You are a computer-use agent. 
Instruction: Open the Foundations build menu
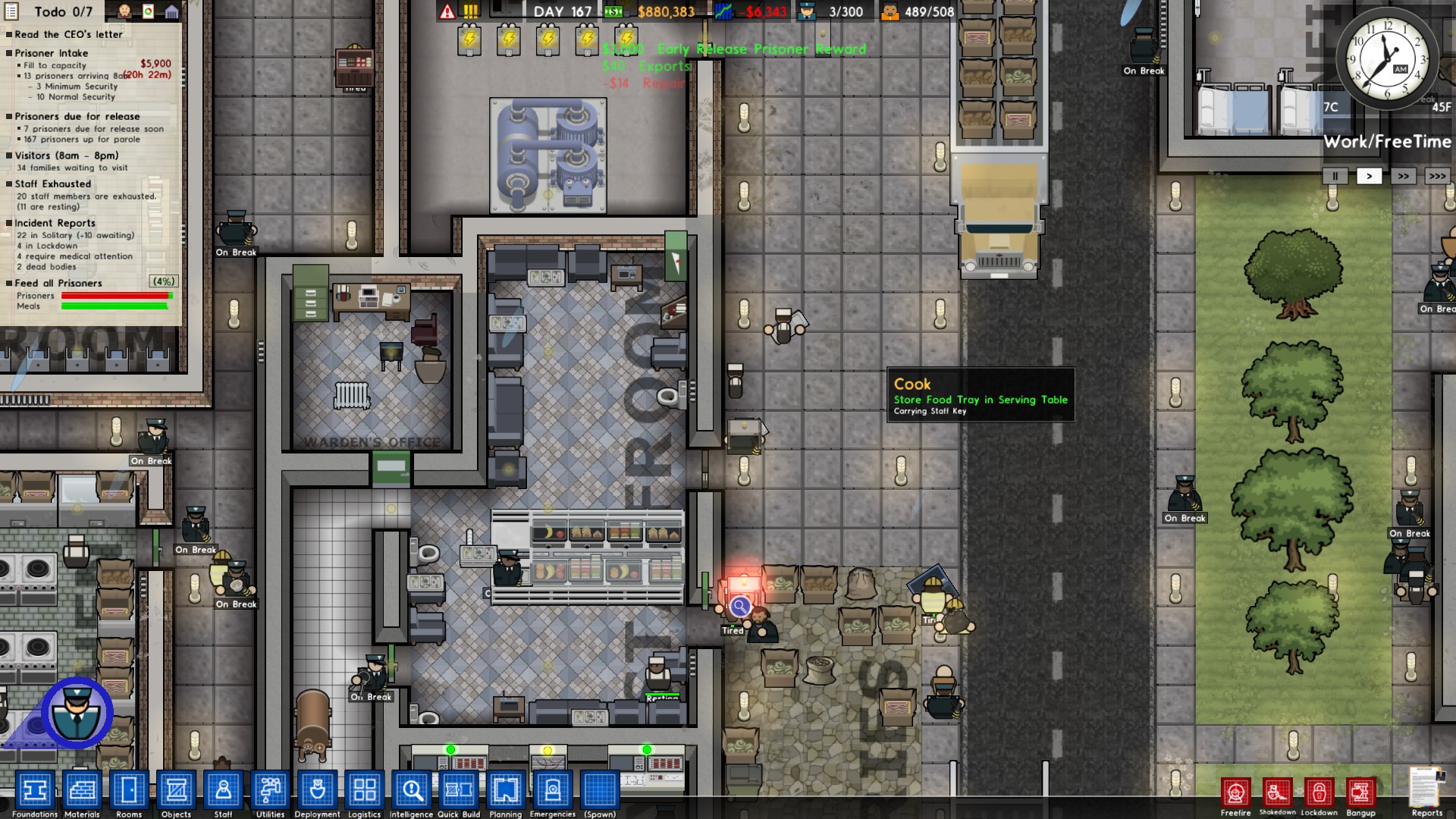(x=35, y=791)
